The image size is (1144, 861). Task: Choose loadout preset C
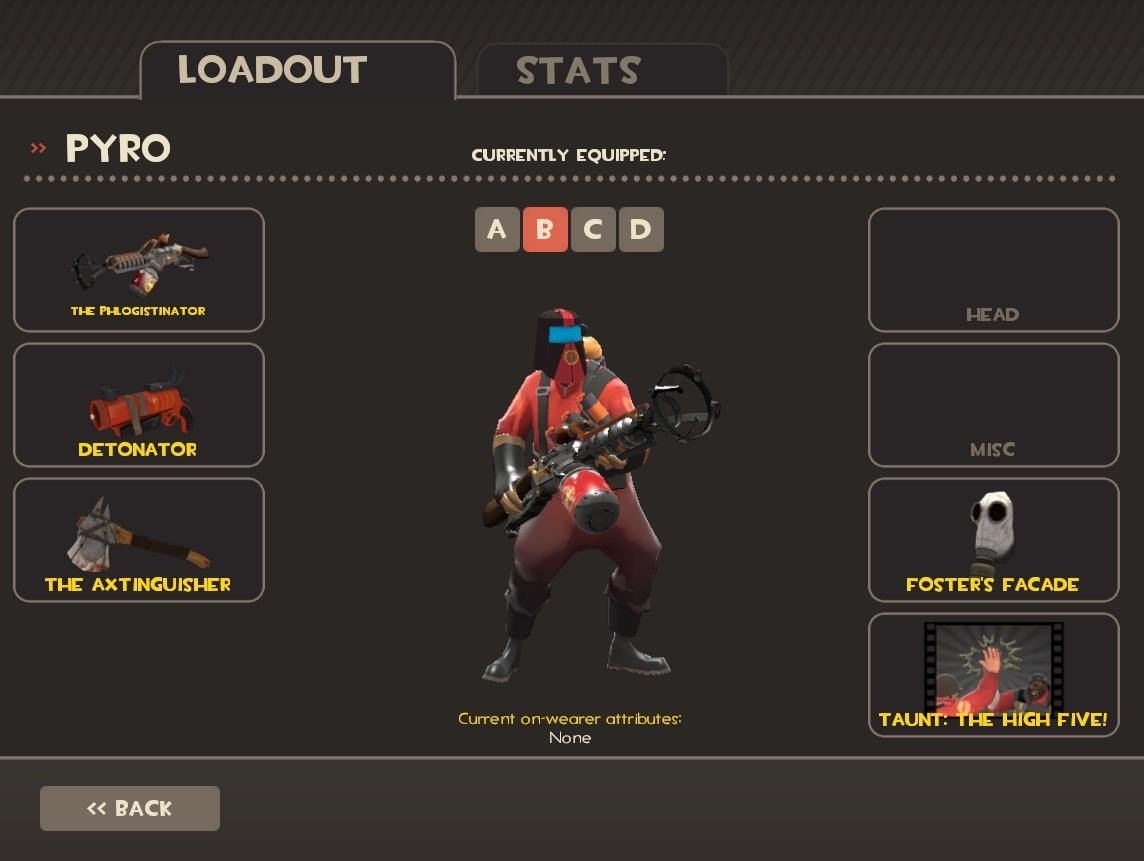593,230
